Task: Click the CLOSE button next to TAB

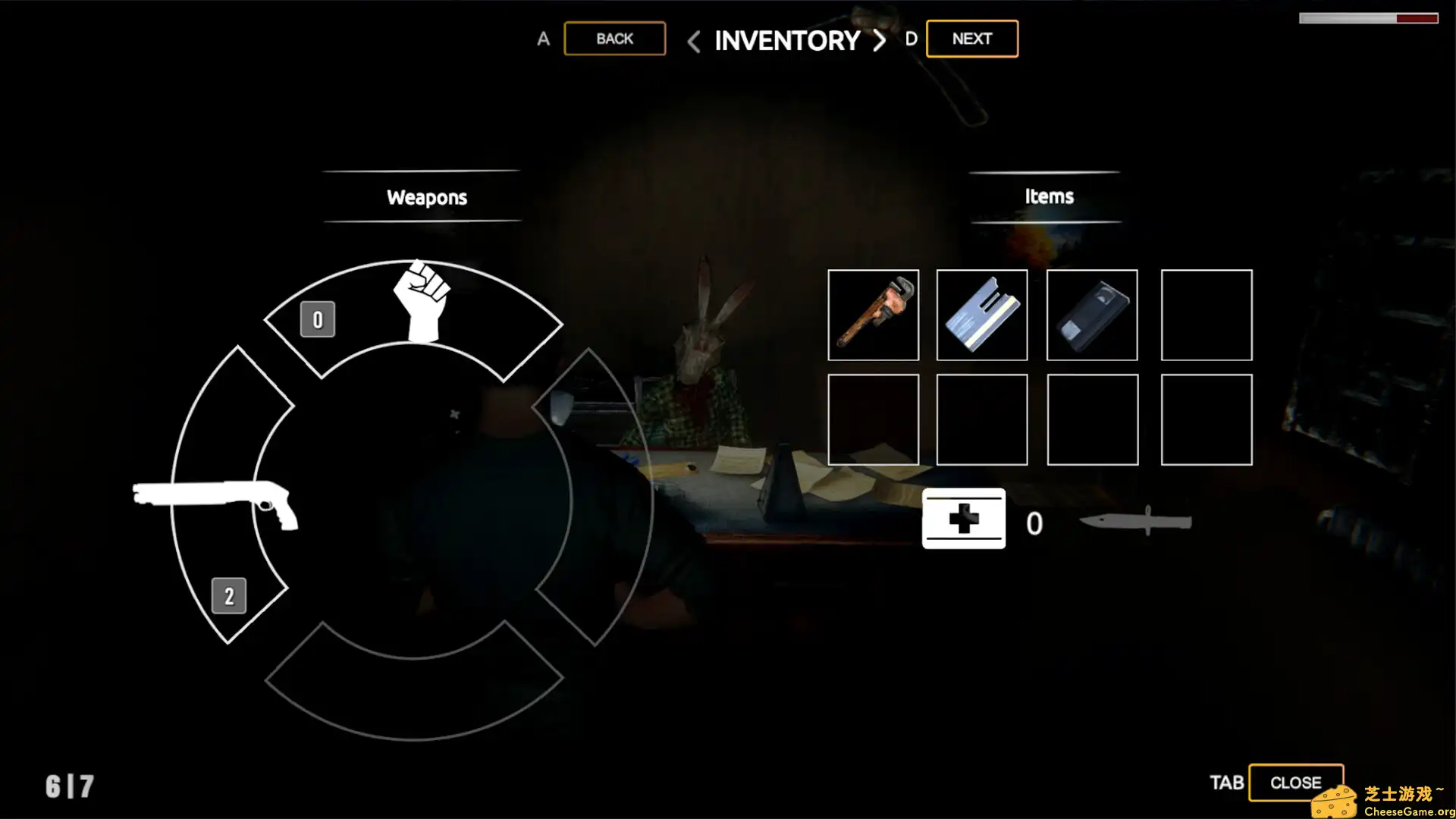Action: 1296,782
